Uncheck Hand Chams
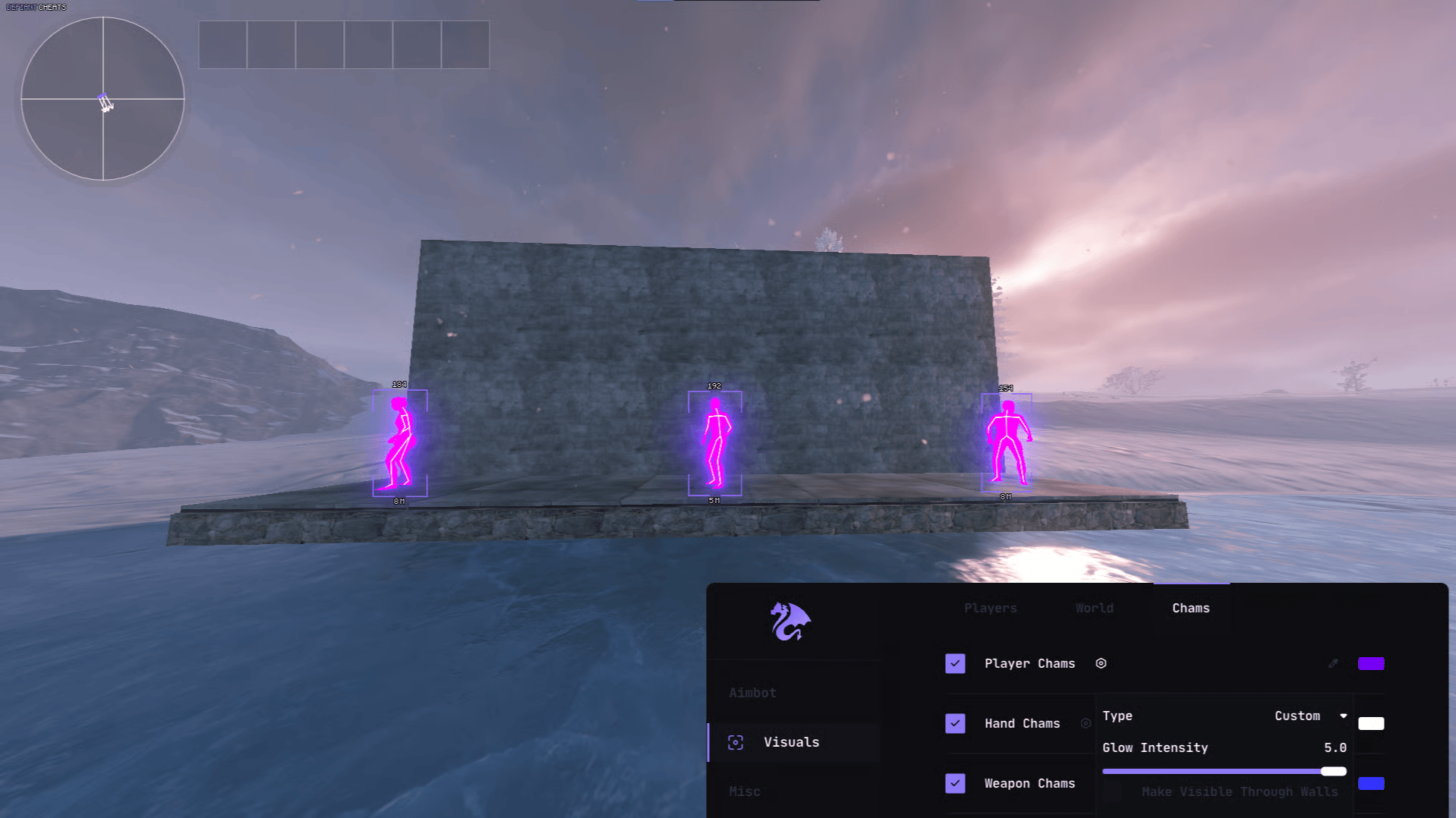This screenshot has width=1456, height=818. click(x=955, y=723)
